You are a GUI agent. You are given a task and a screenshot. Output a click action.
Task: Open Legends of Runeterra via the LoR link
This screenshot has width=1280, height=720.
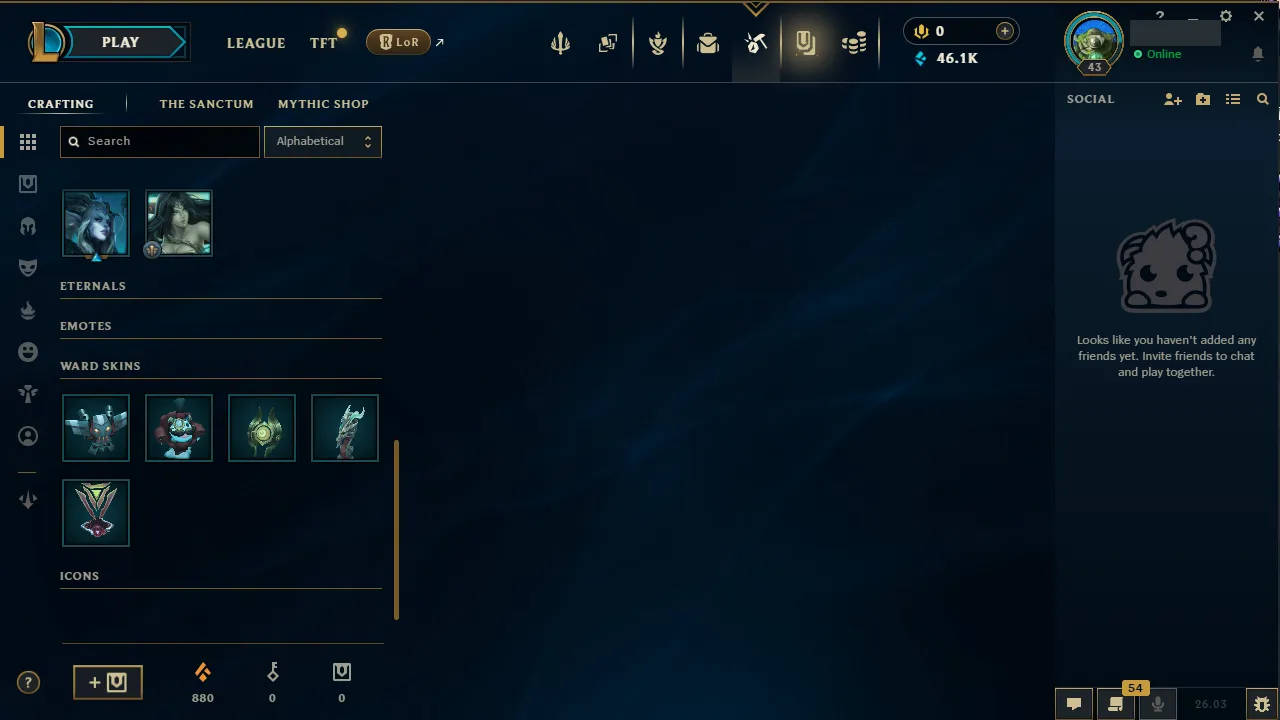coord(398,41)
